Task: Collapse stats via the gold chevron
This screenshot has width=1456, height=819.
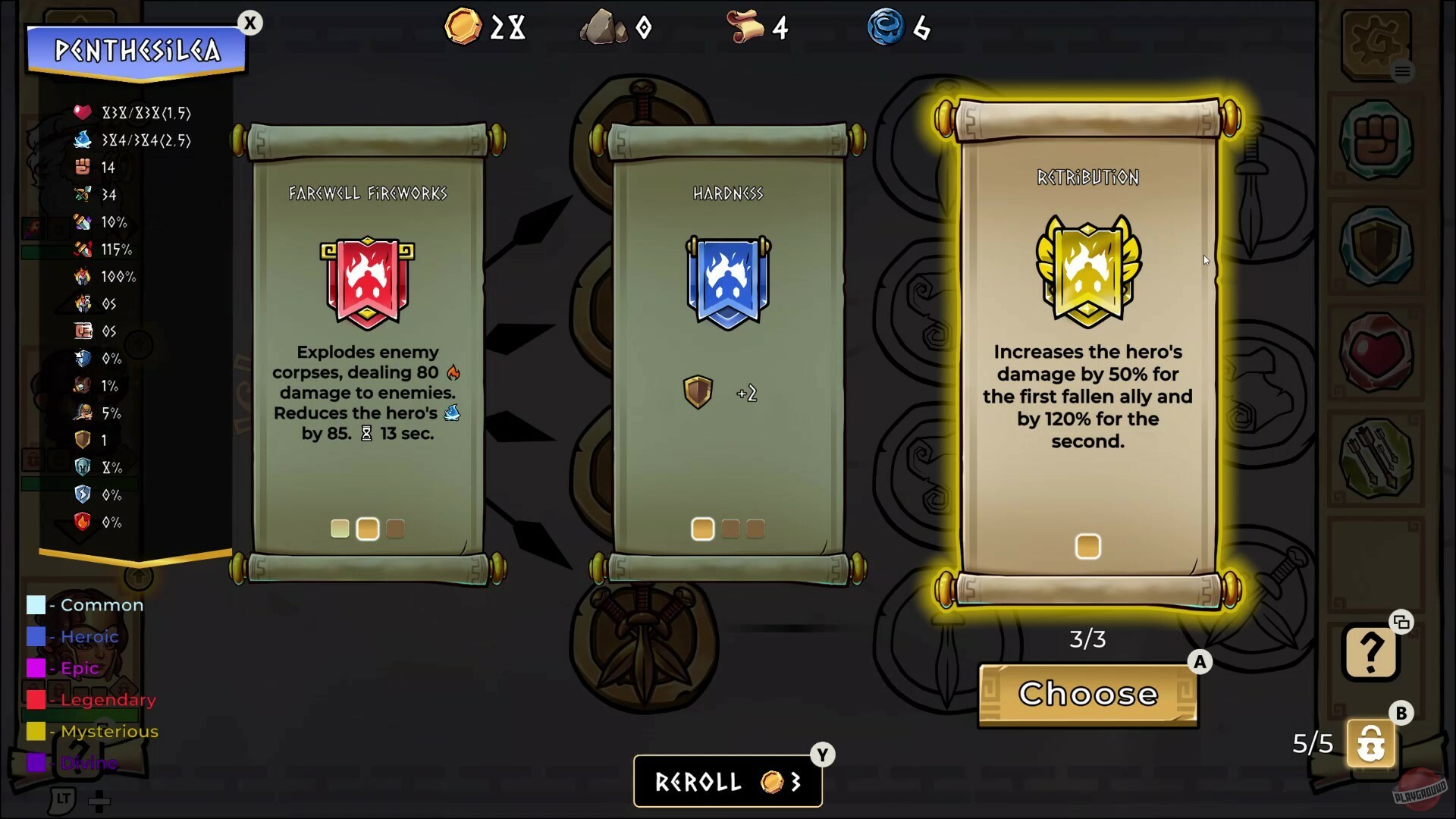Action: 136,565
